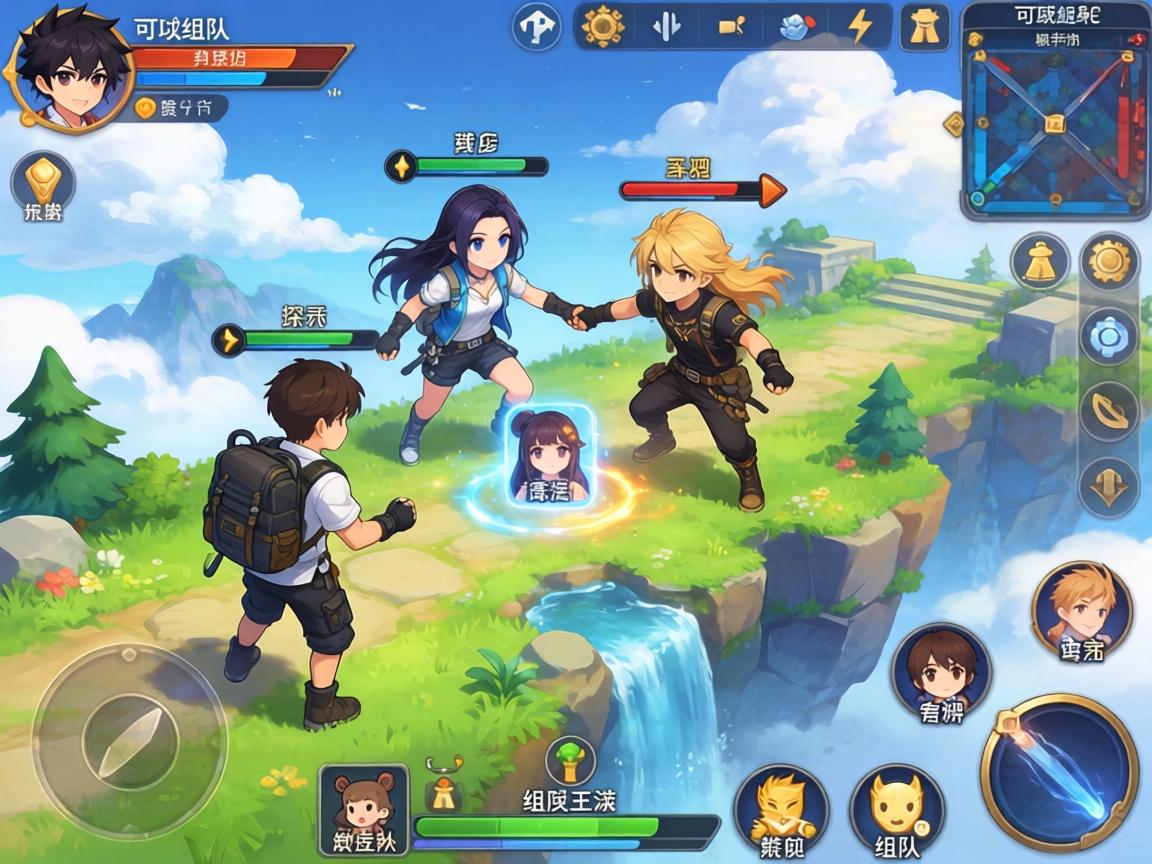Click the golden bell round button

(1040, 263)
